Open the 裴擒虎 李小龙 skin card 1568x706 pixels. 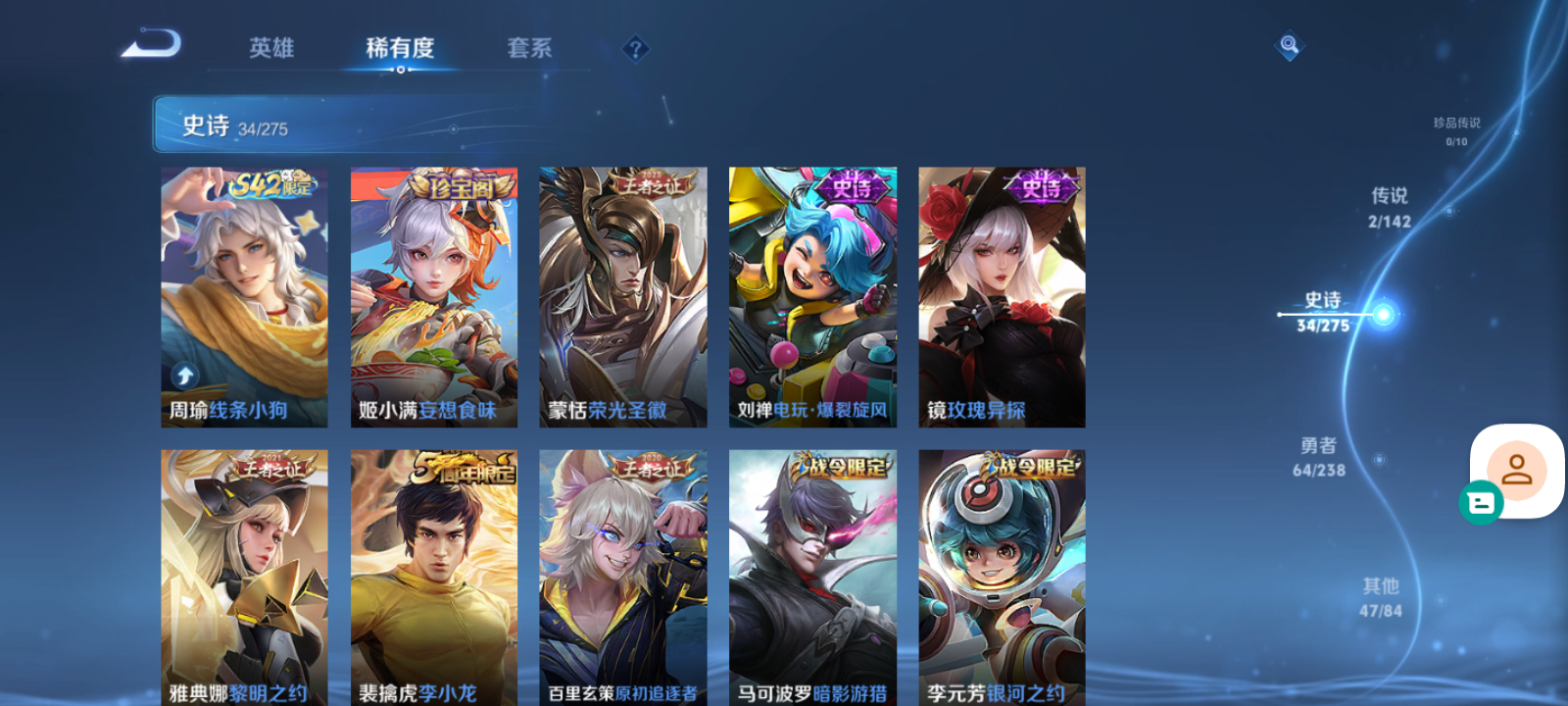click(433, 579)
